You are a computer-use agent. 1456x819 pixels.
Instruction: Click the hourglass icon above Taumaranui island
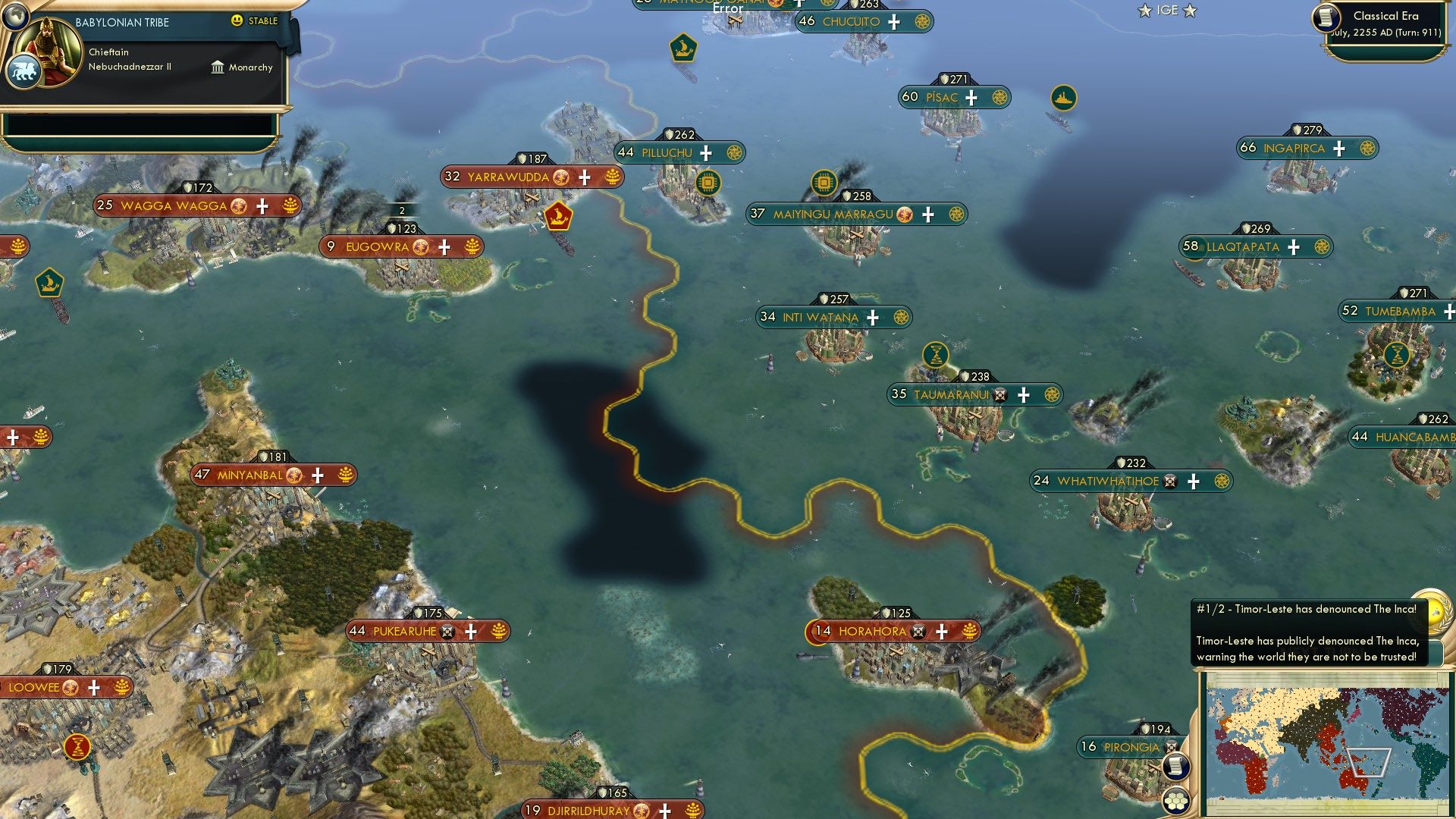(x=936, y=356)
